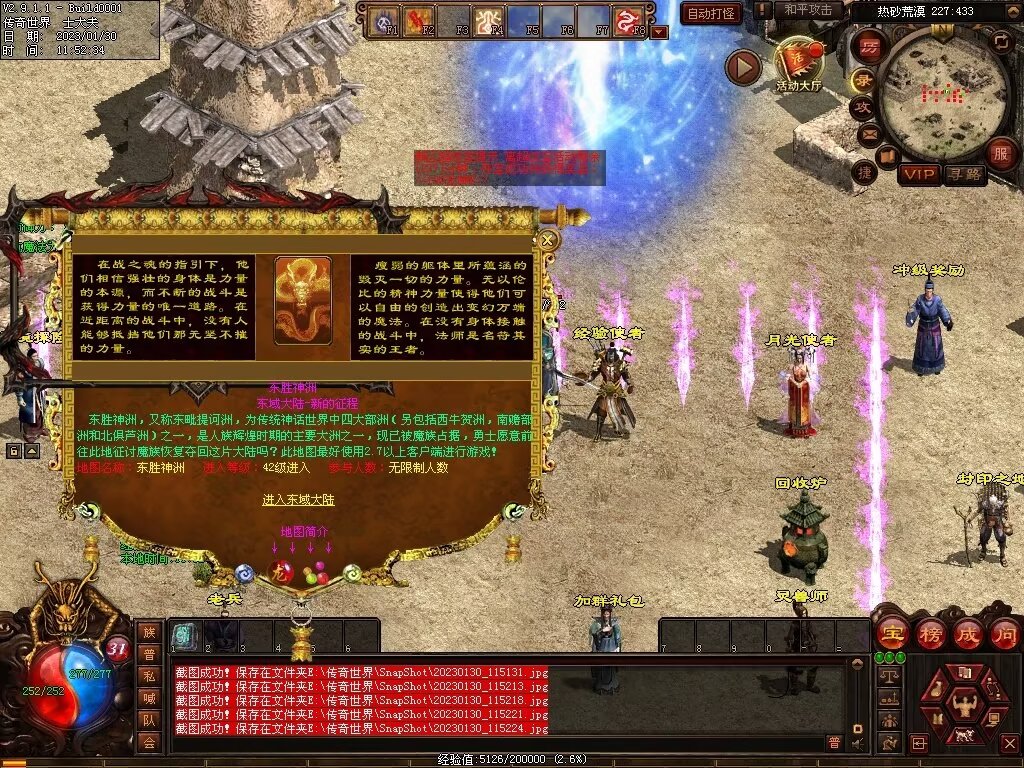
Task: Open the 宝 treasure shop button
Action: (890, 634)
